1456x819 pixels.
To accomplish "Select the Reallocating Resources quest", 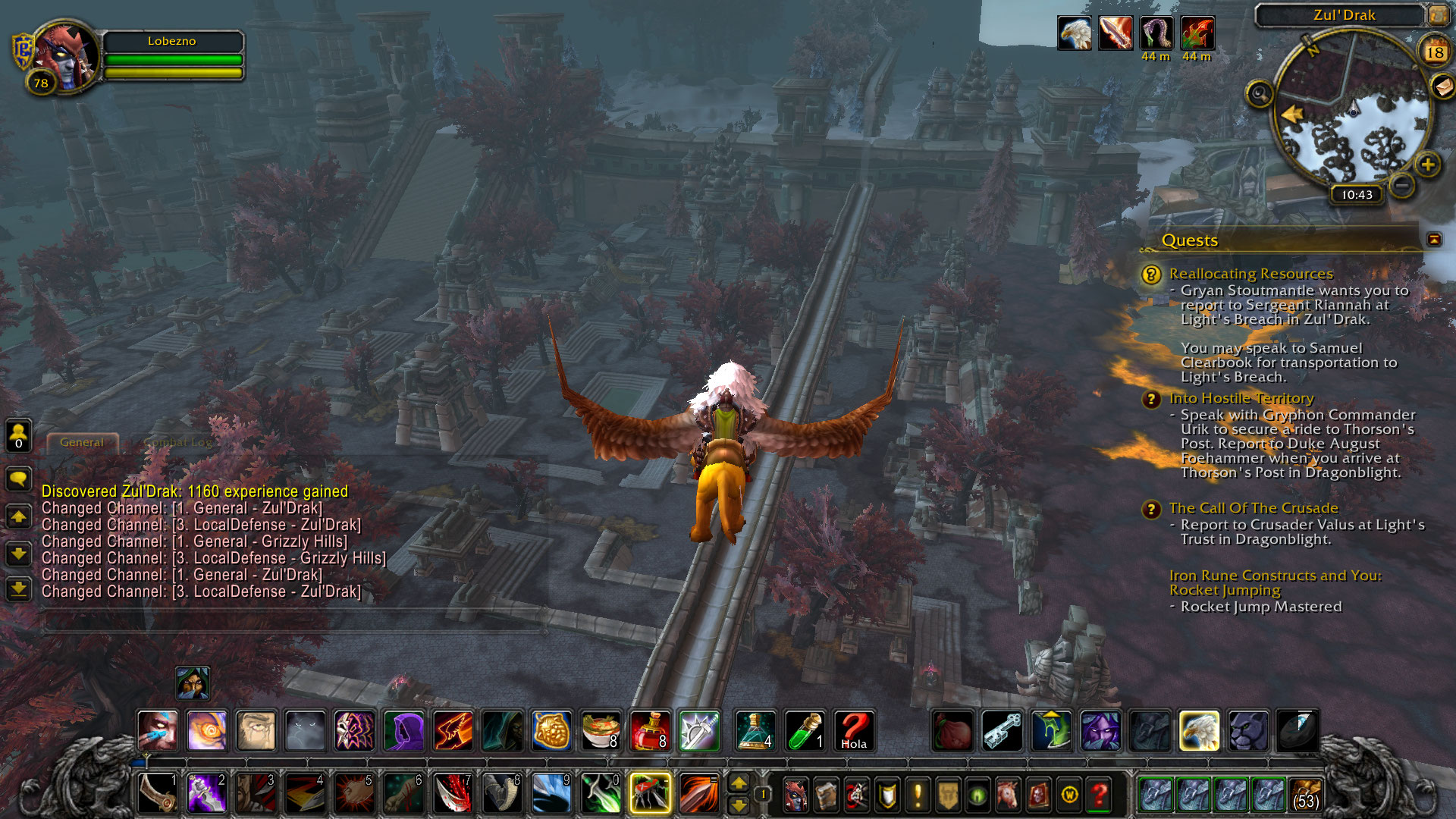I will (x=1250, y=274).
